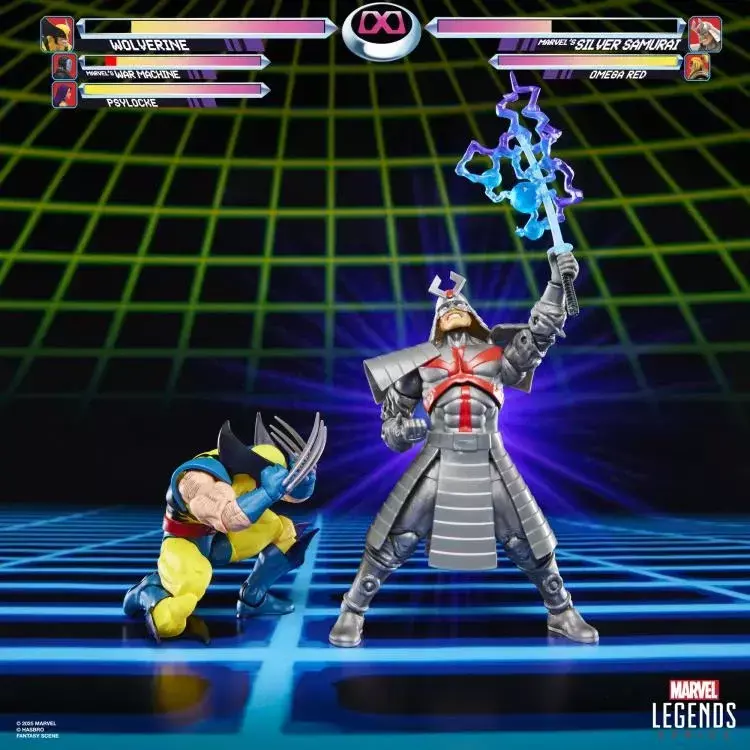Choose the Omega Red assist portrait
The height and width of the screenshot is (750, 750).
(697, 66)
